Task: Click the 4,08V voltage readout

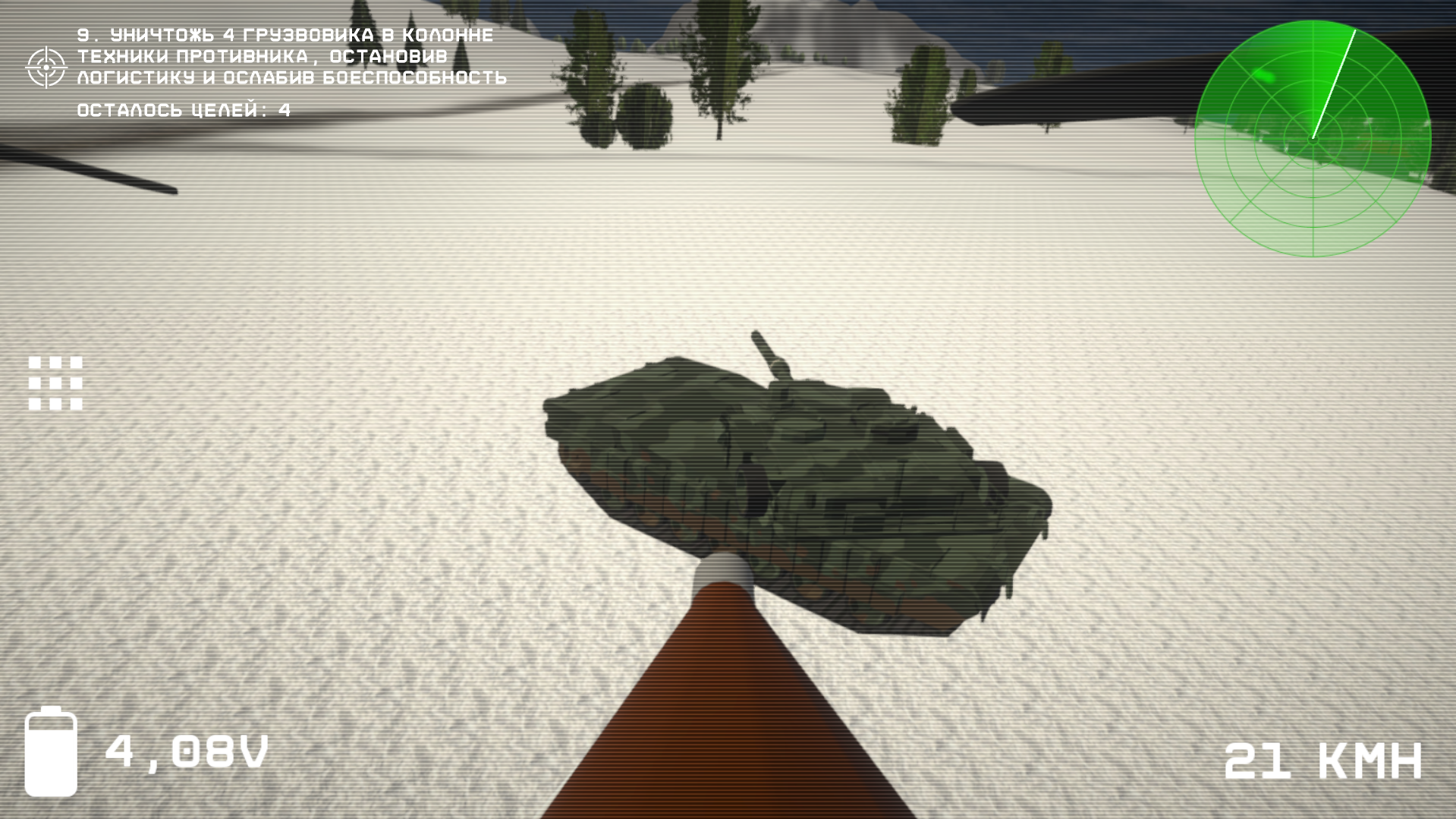Action: coord(187,754)
